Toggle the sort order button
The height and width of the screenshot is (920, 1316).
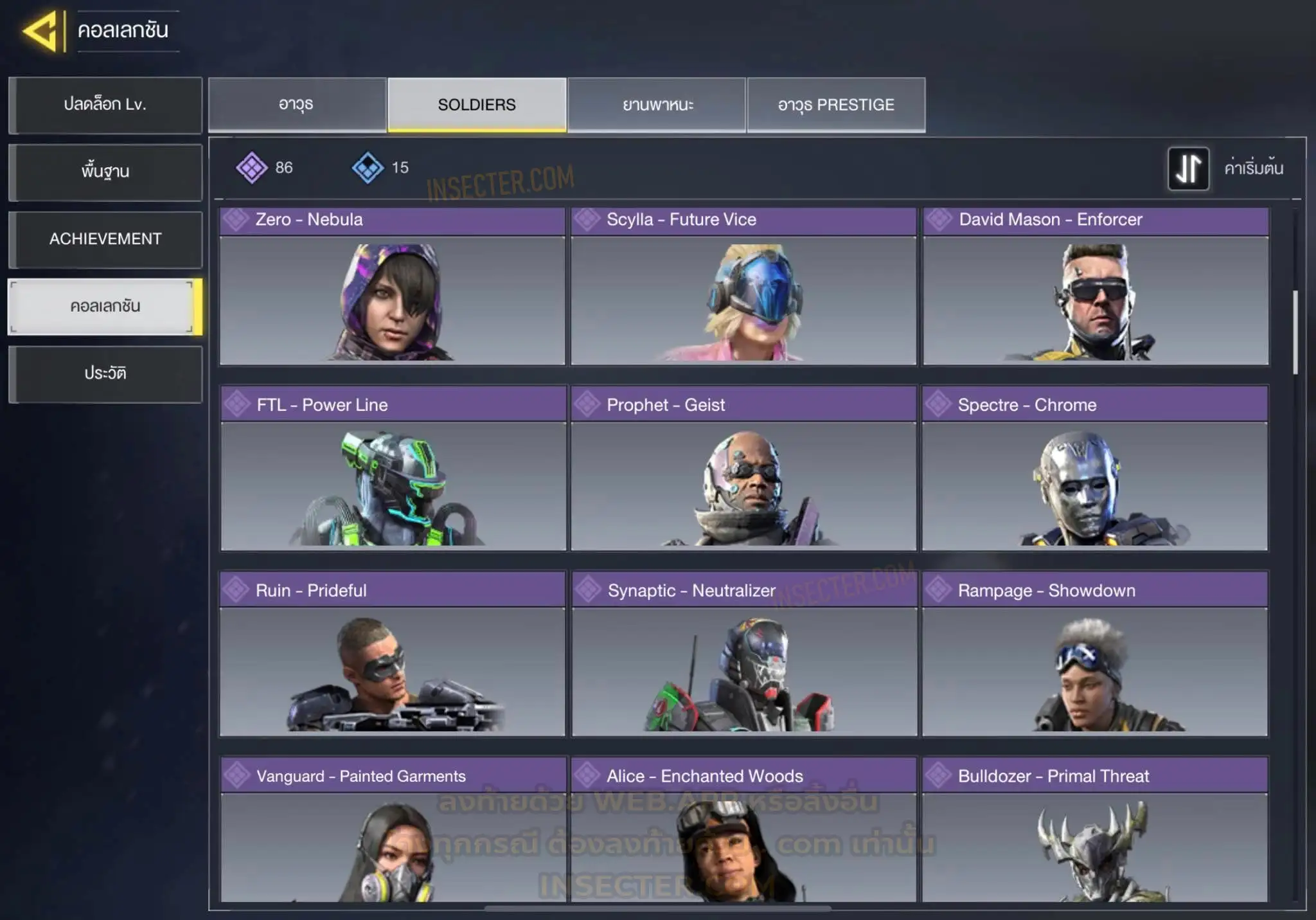1188,168
